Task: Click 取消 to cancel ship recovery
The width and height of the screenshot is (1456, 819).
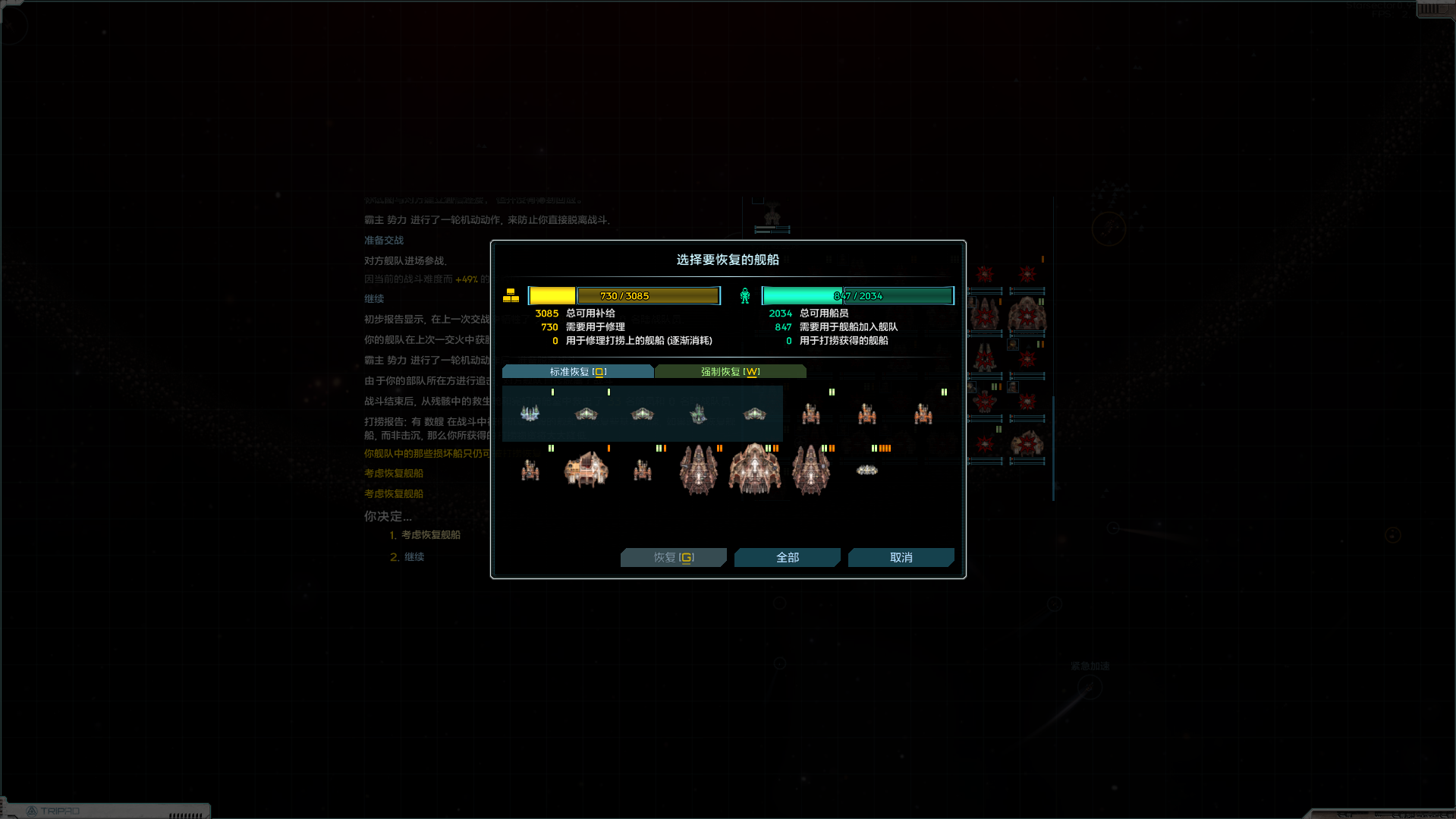Action: coord(900,557)
